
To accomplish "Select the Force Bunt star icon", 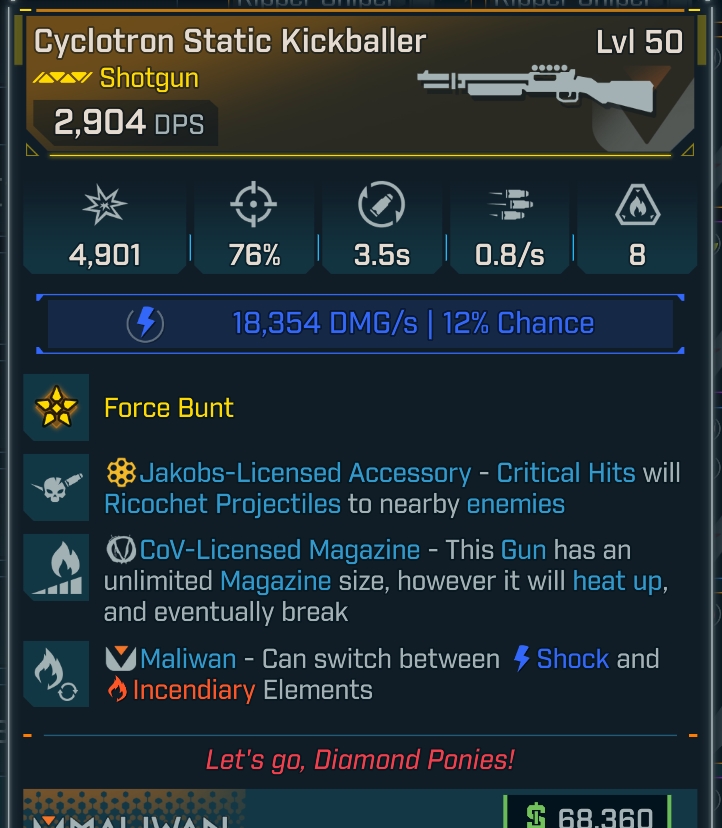I will [56, 407].
